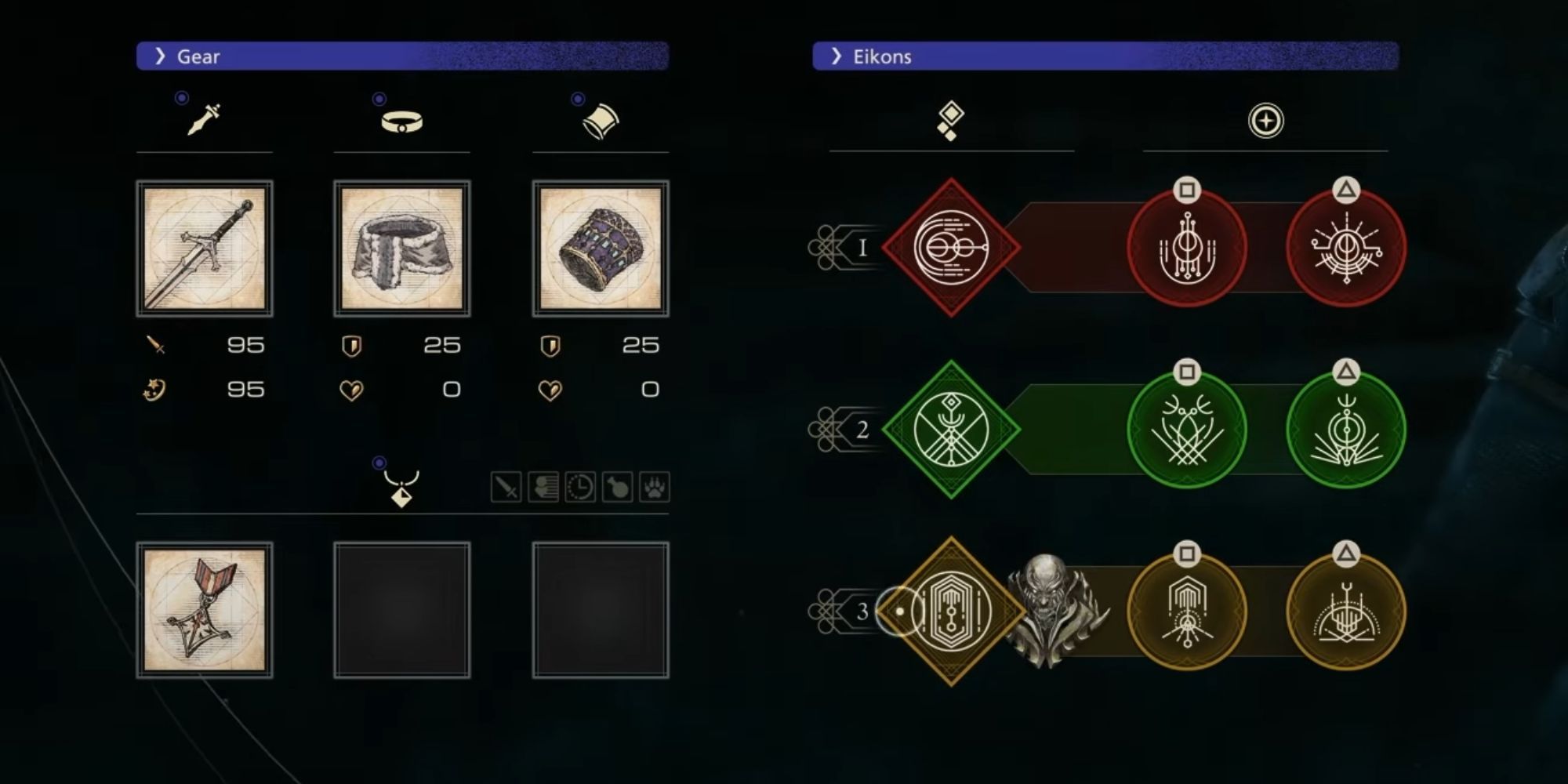This screenshot has height=784, width=1568.
Task: Click the circle-plus abilities icon under Eikons
Action: tap(1266, 119)
